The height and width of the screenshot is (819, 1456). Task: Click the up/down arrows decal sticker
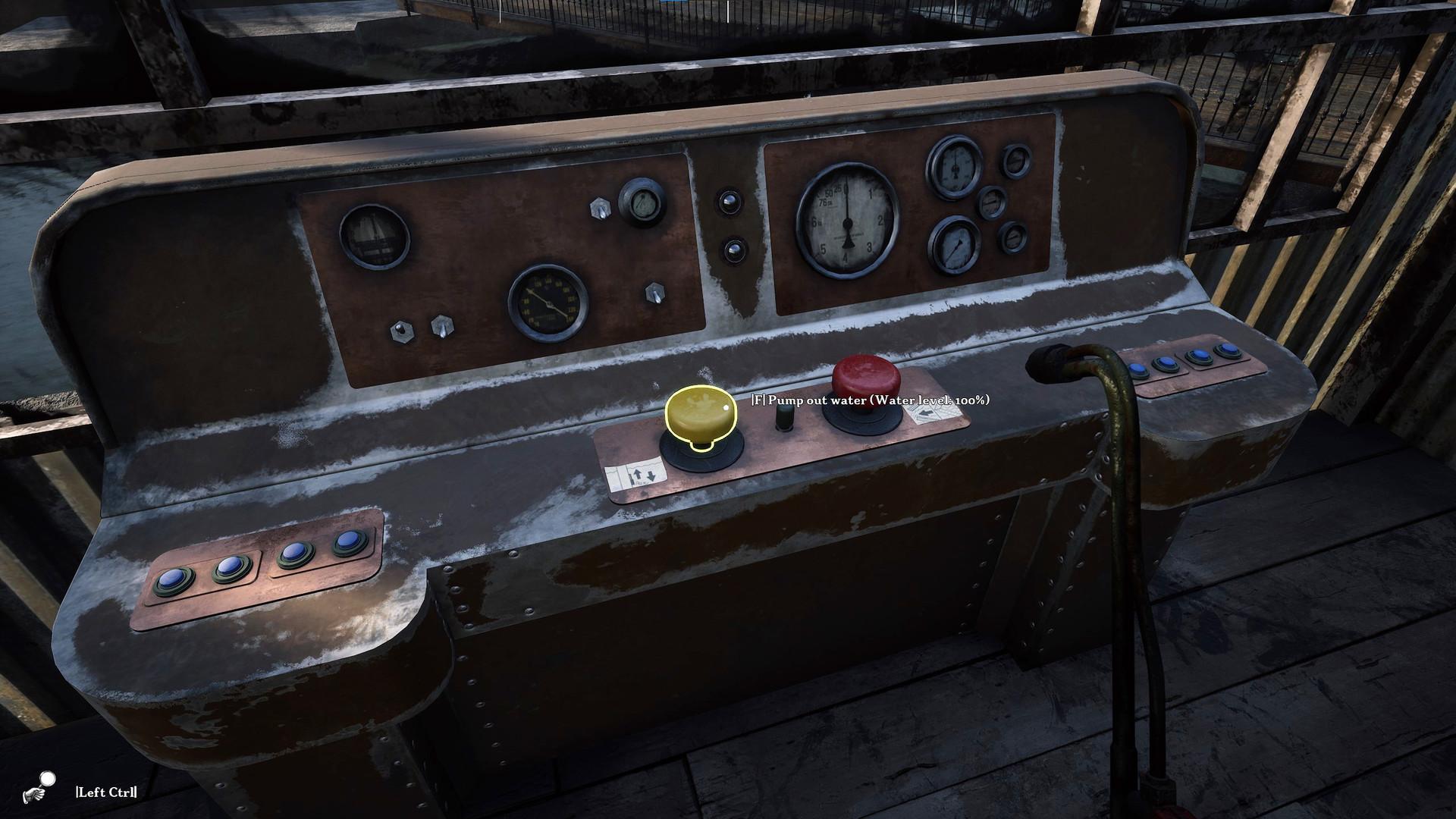(x=635, y=473)
